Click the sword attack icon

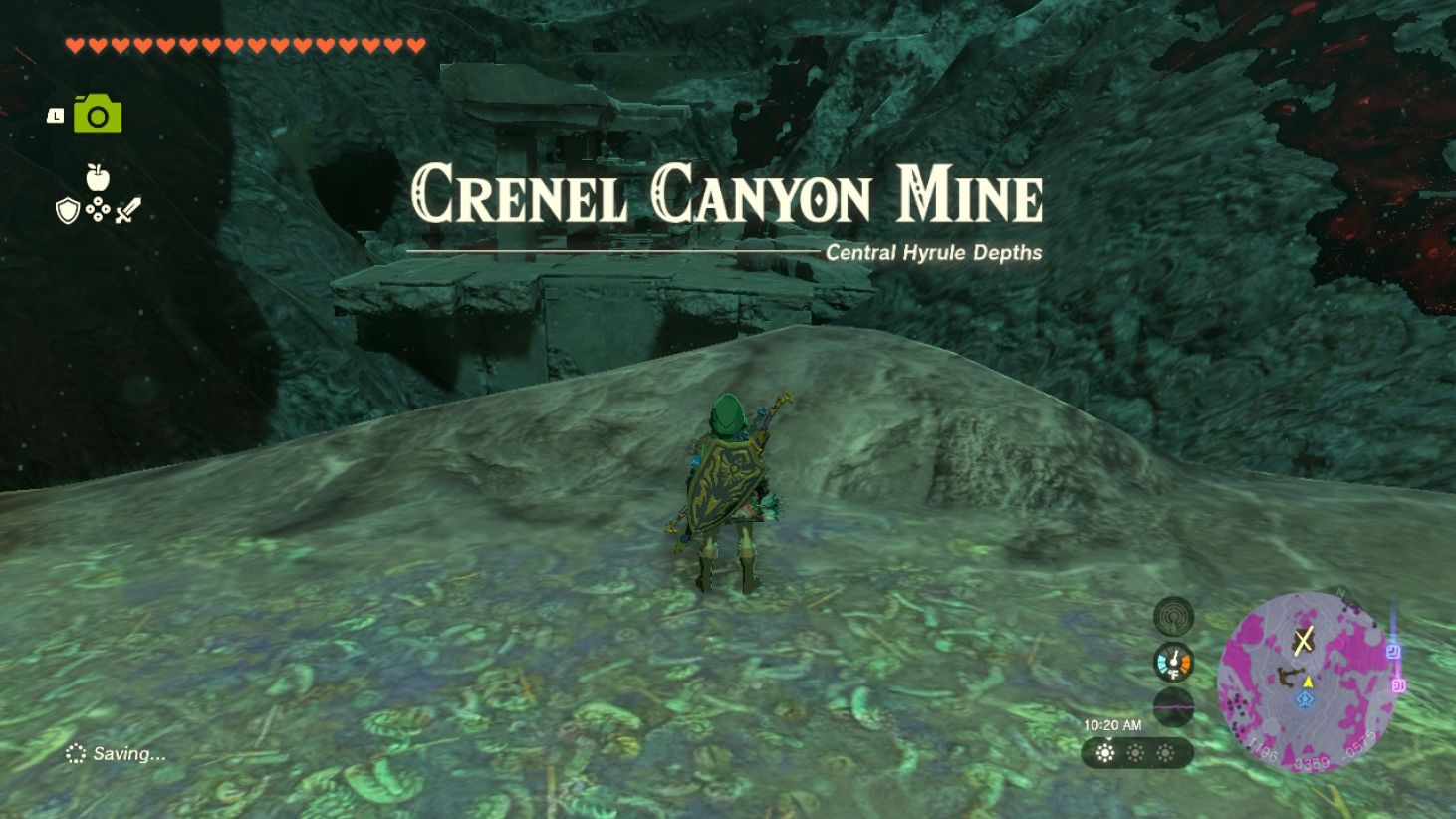129,208
